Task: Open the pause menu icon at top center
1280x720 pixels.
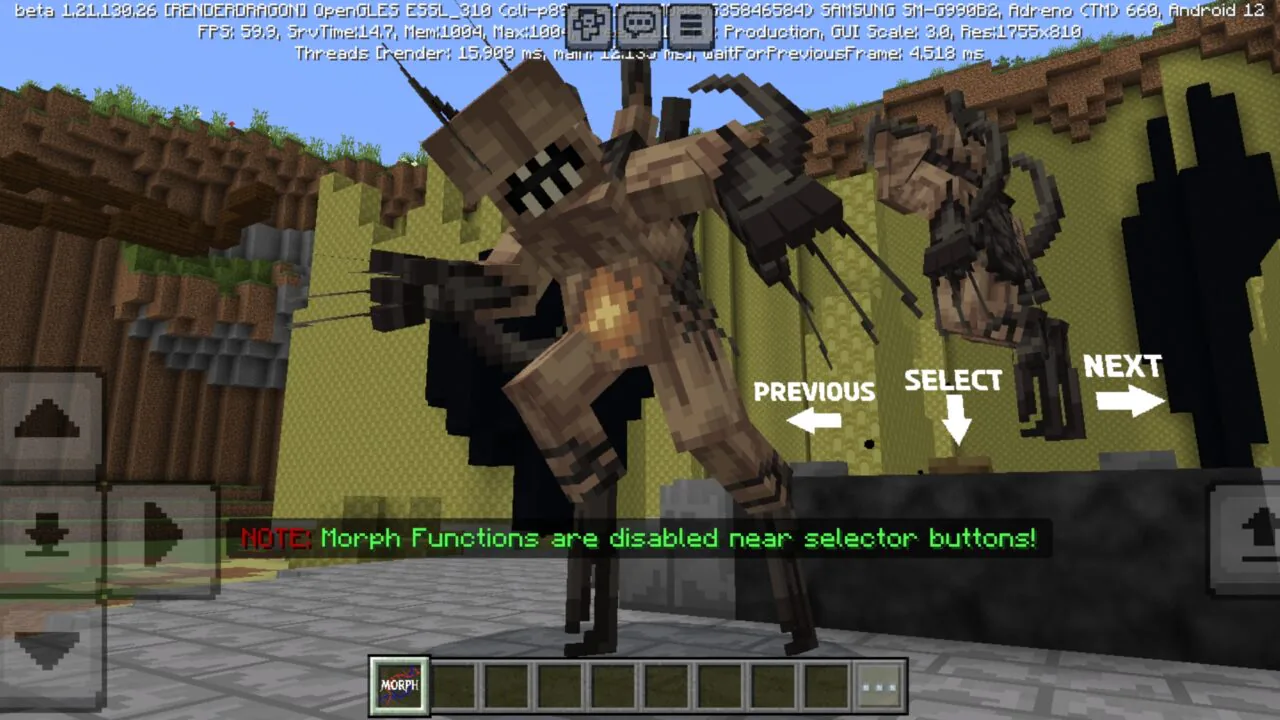Action: click(x=694, y=21)
